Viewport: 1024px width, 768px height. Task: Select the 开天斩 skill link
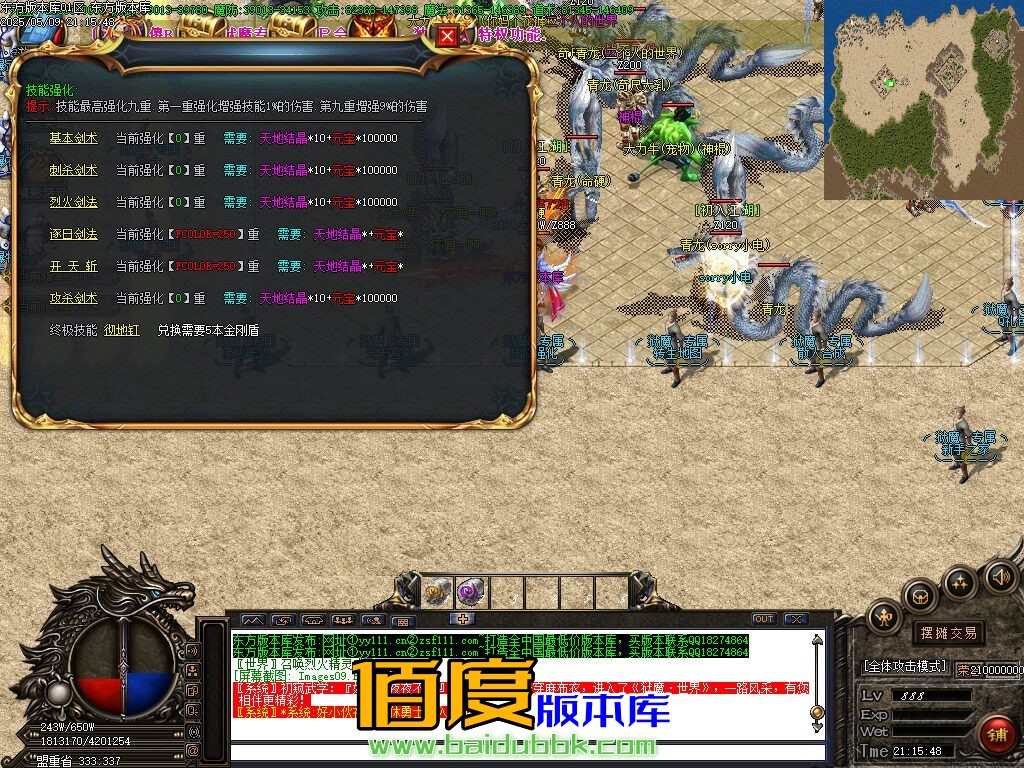point(74,266)
